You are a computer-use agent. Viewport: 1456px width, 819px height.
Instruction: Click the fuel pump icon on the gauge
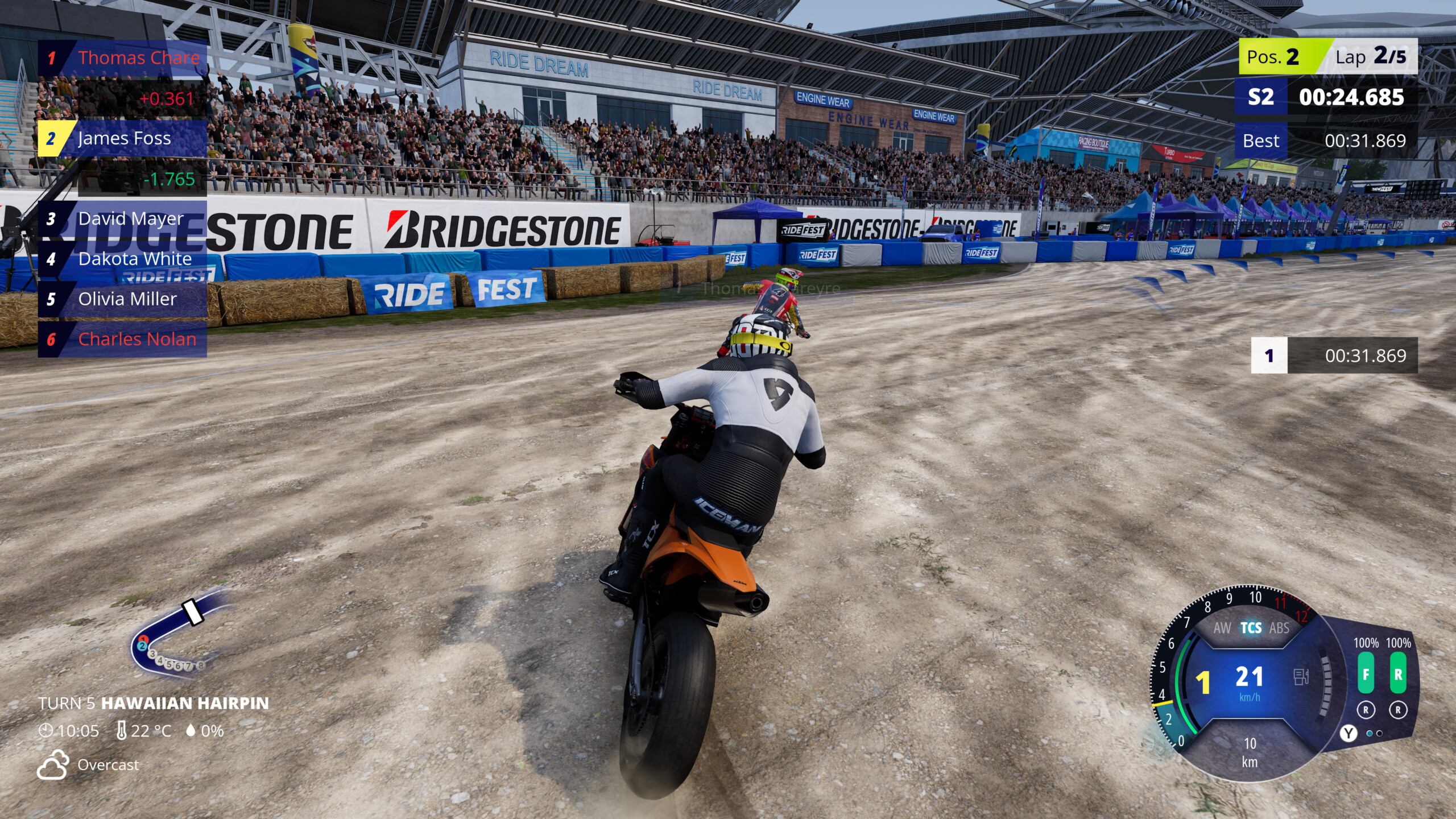1301,677
